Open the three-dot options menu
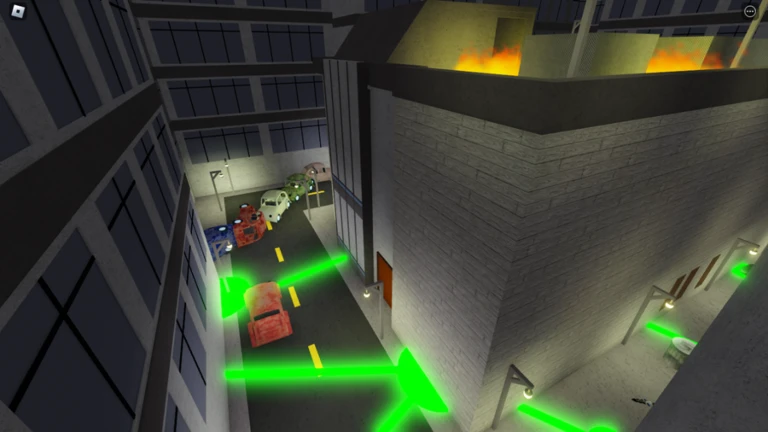The height and width of the screenshot is (432, 768). pos(750,12)
